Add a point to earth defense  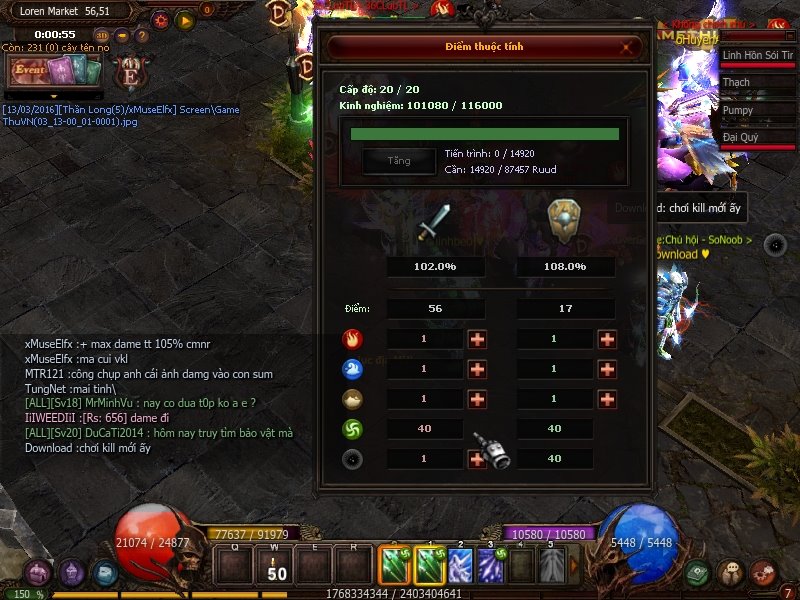(607, 399)
